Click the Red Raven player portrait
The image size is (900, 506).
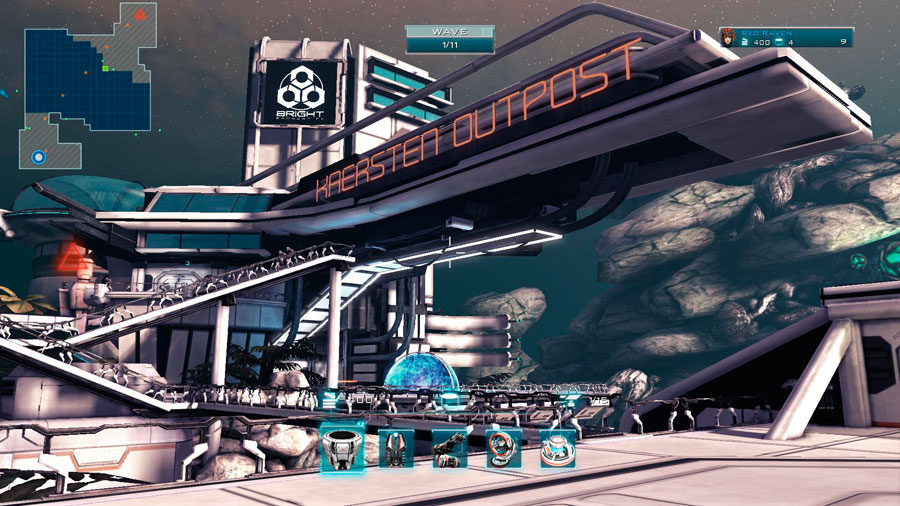(x=728, y=38)
